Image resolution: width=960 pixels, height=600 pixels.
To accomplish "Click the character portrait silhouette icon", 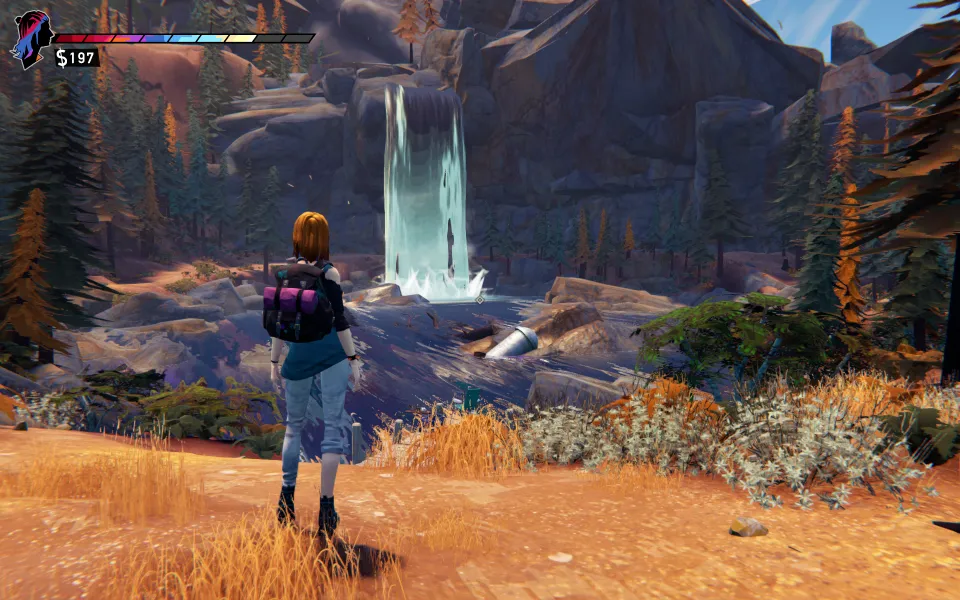I will click(x=31, y=38).
